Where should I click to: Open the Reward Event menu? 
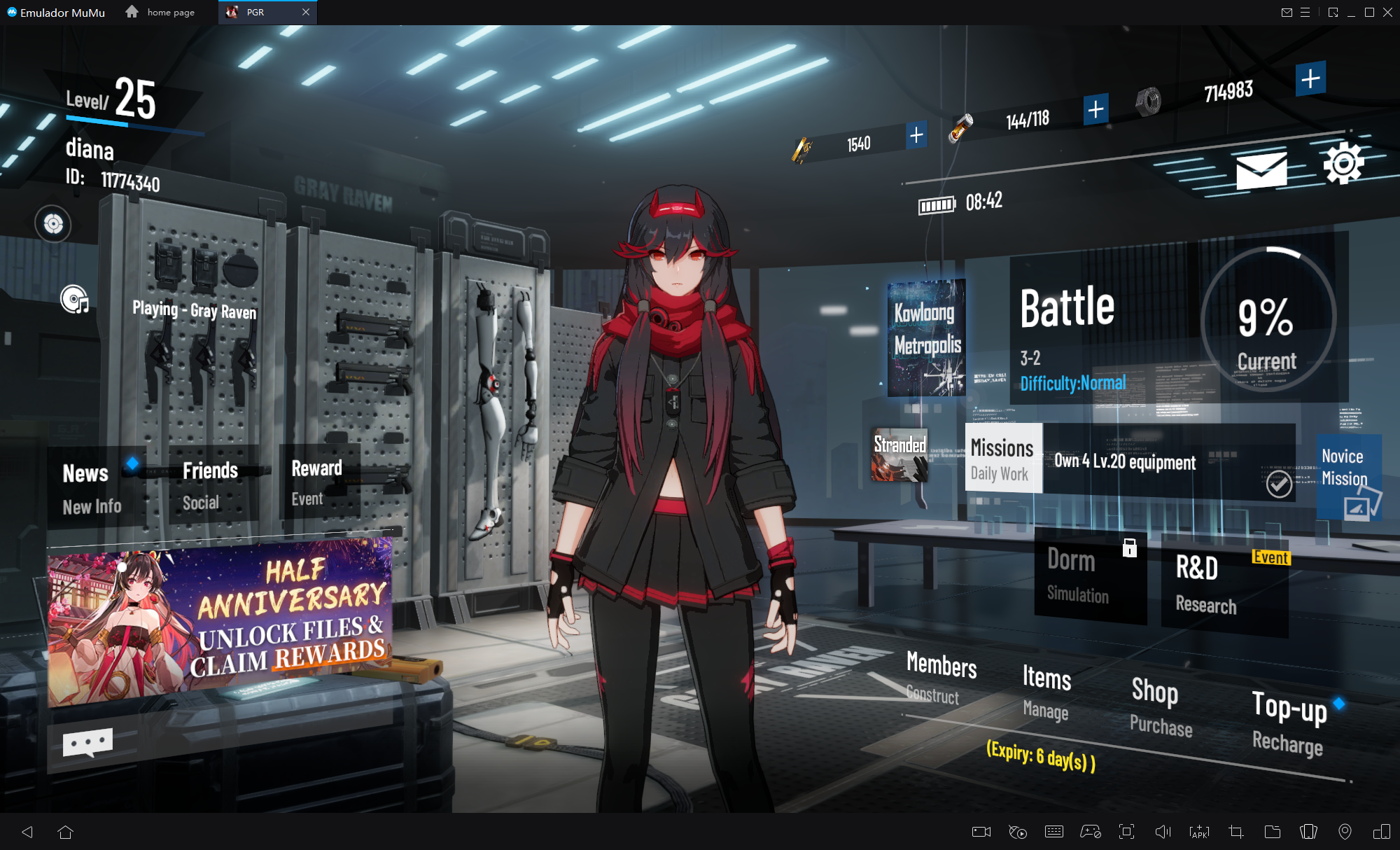point(316,482)
